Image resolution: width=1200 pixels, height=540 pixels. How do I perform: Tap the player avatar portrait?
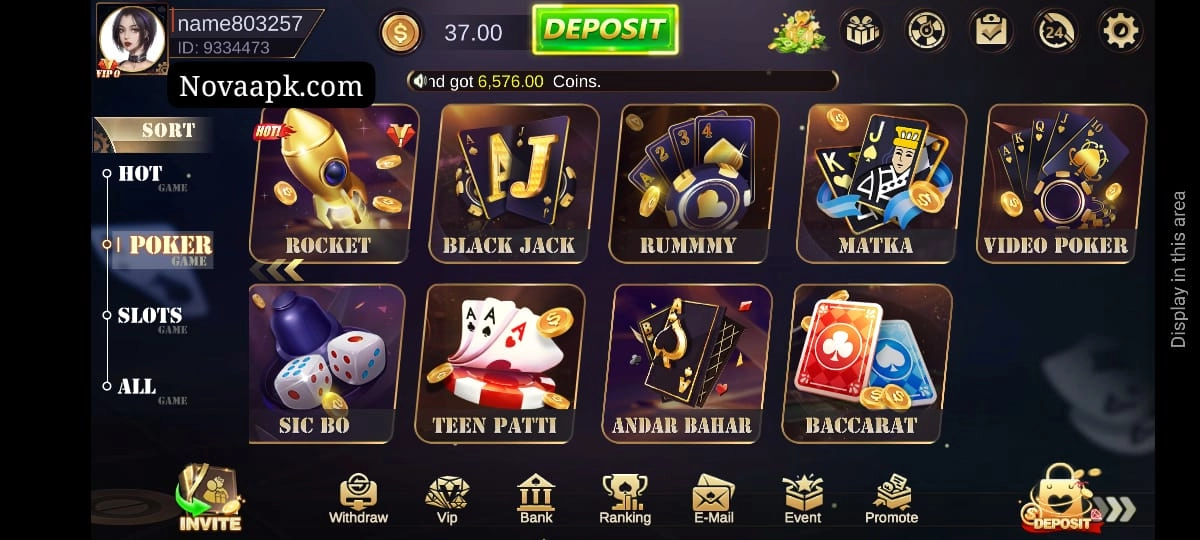pos(131,39)
